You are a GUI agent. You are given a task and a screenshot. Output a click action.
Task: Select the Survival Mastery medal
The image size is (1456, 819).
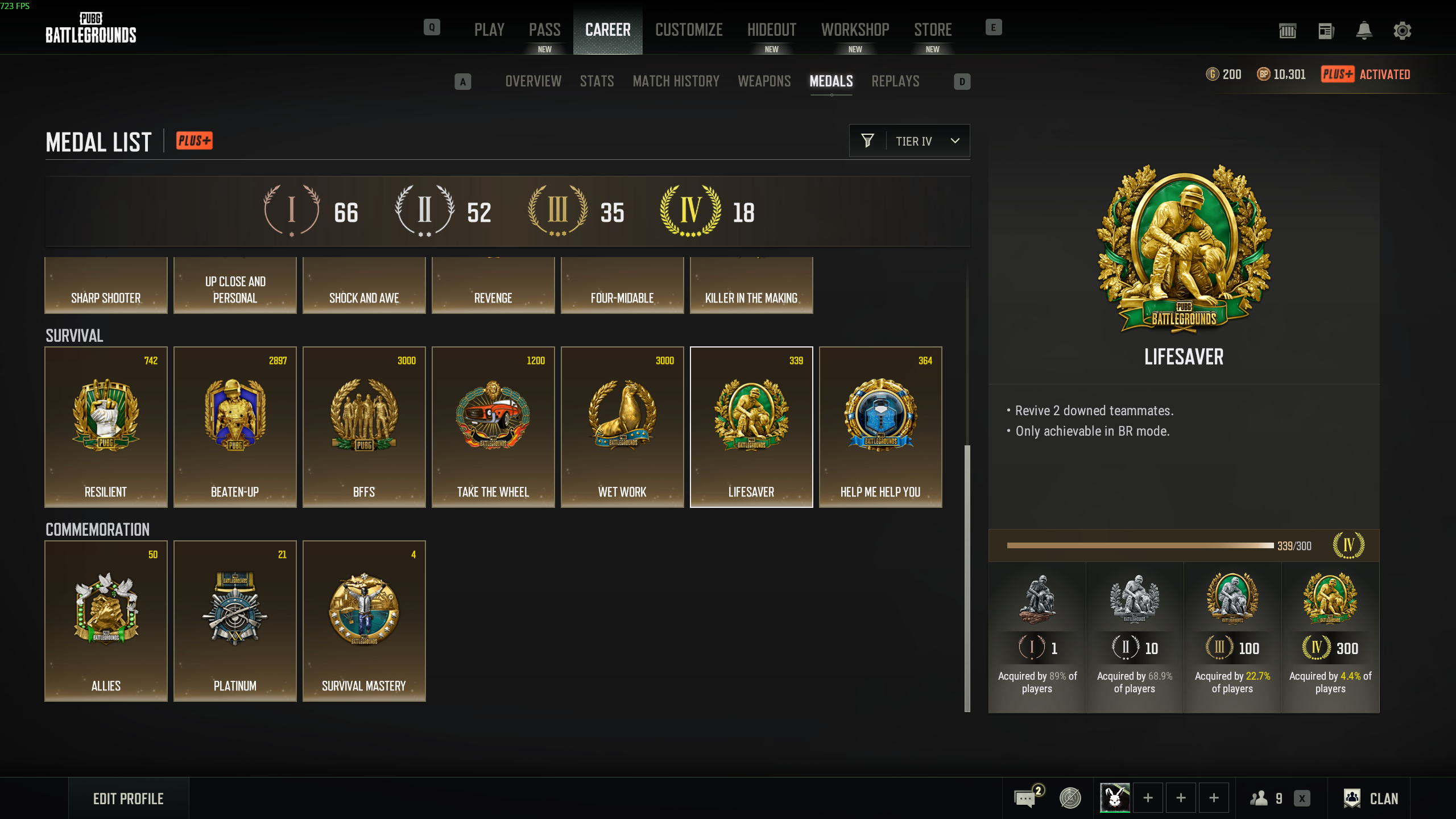click(364, 621)
